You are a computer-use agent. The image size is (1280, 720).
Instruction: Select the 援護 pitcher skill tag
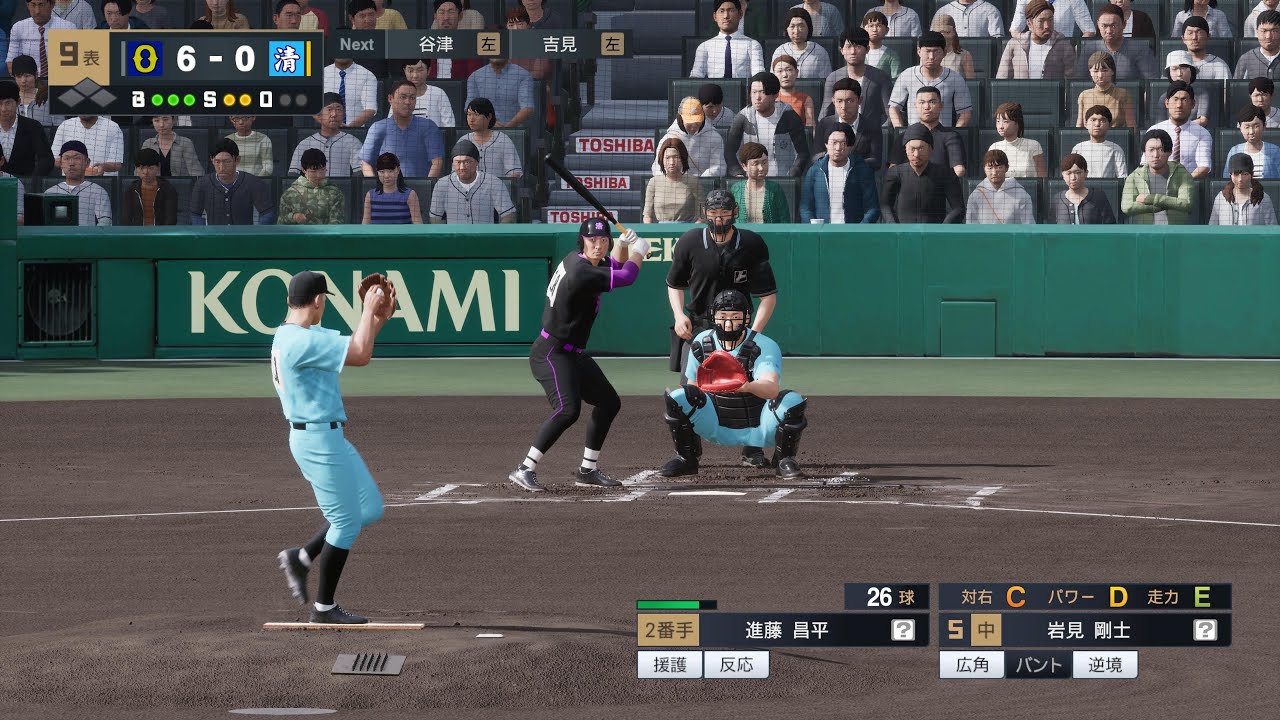(x=670, y=665)
